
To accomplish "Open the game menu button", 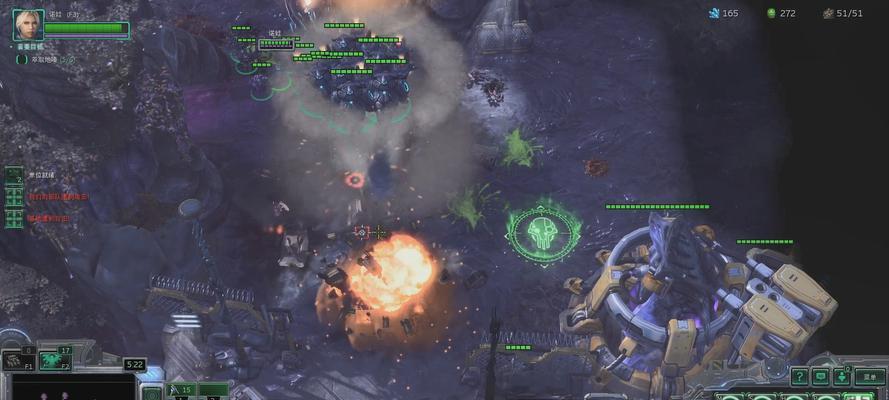I will pyautogui.click(x=872, y=378).
